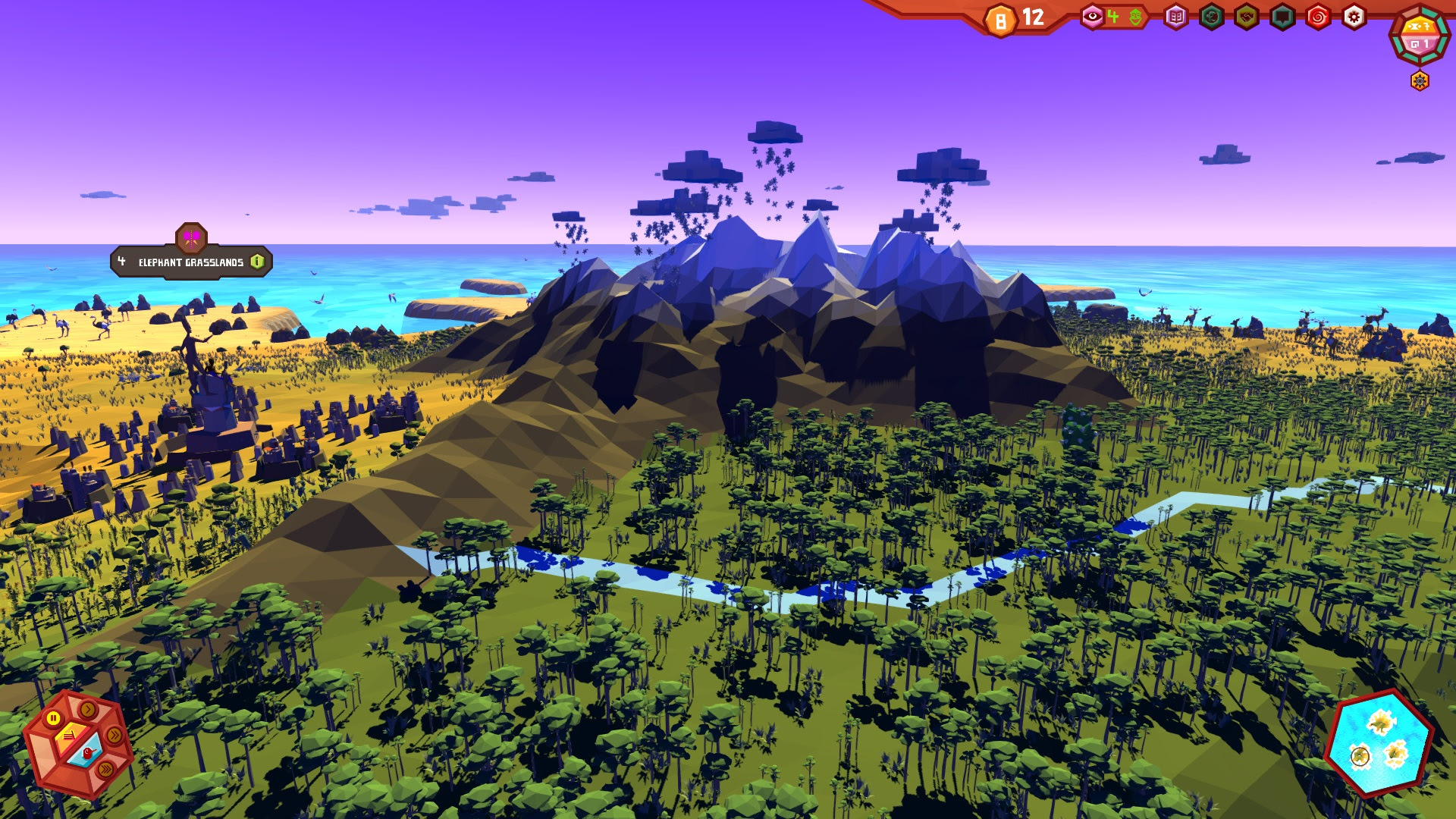The height and width of the screenshot is (819, 1456).
Task: Click the orange thumbs-up panel
Action: click(69, 736)
